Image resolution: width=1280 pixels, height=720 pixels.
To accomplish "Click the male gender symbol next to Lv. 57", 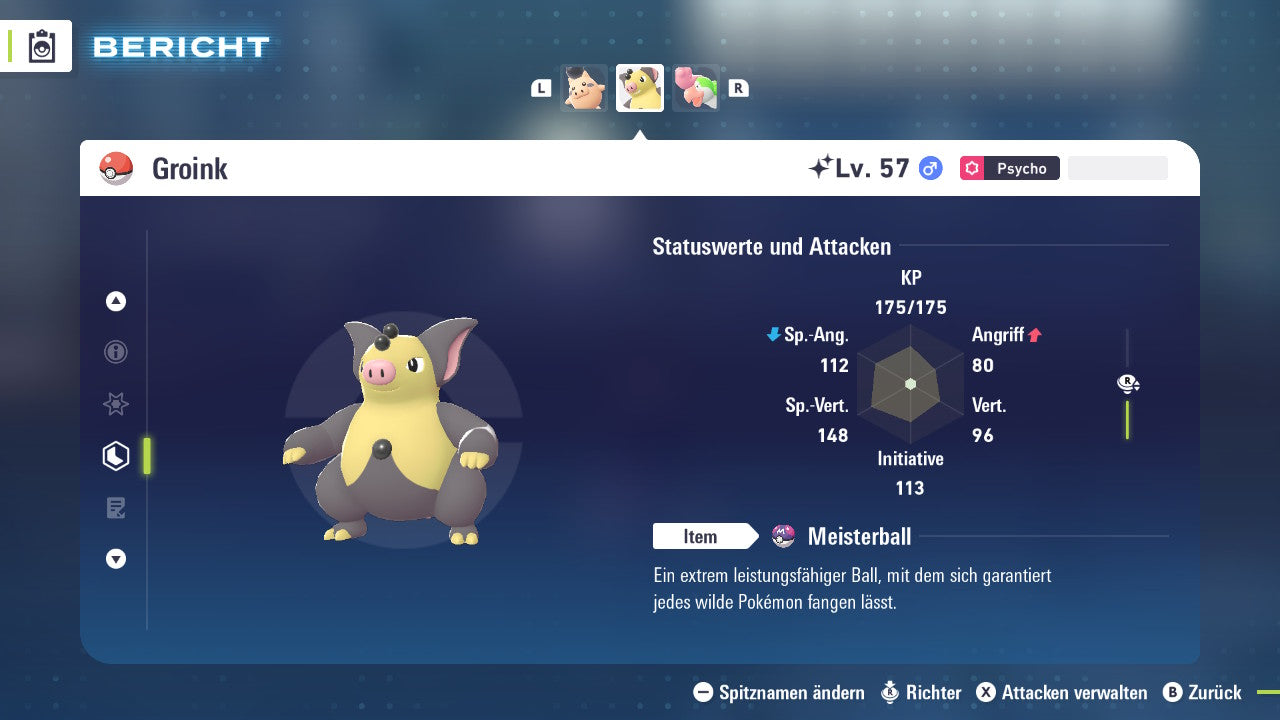I will click(930, 168).
